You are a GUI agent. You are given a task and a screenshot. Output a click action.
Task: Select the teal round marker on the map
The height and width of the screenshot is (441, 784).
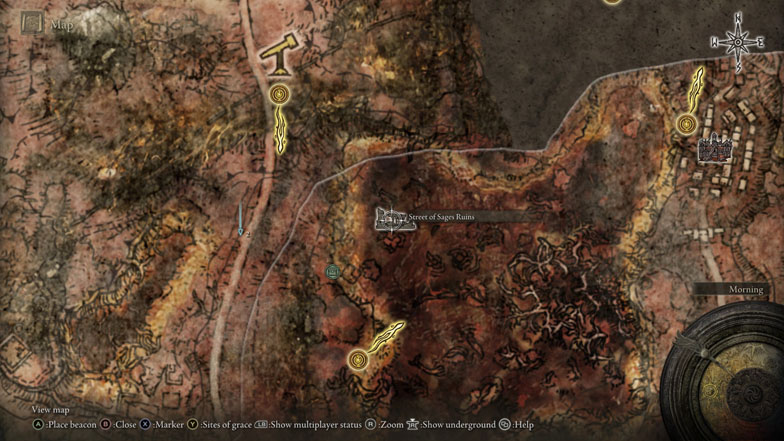(333, 271)
